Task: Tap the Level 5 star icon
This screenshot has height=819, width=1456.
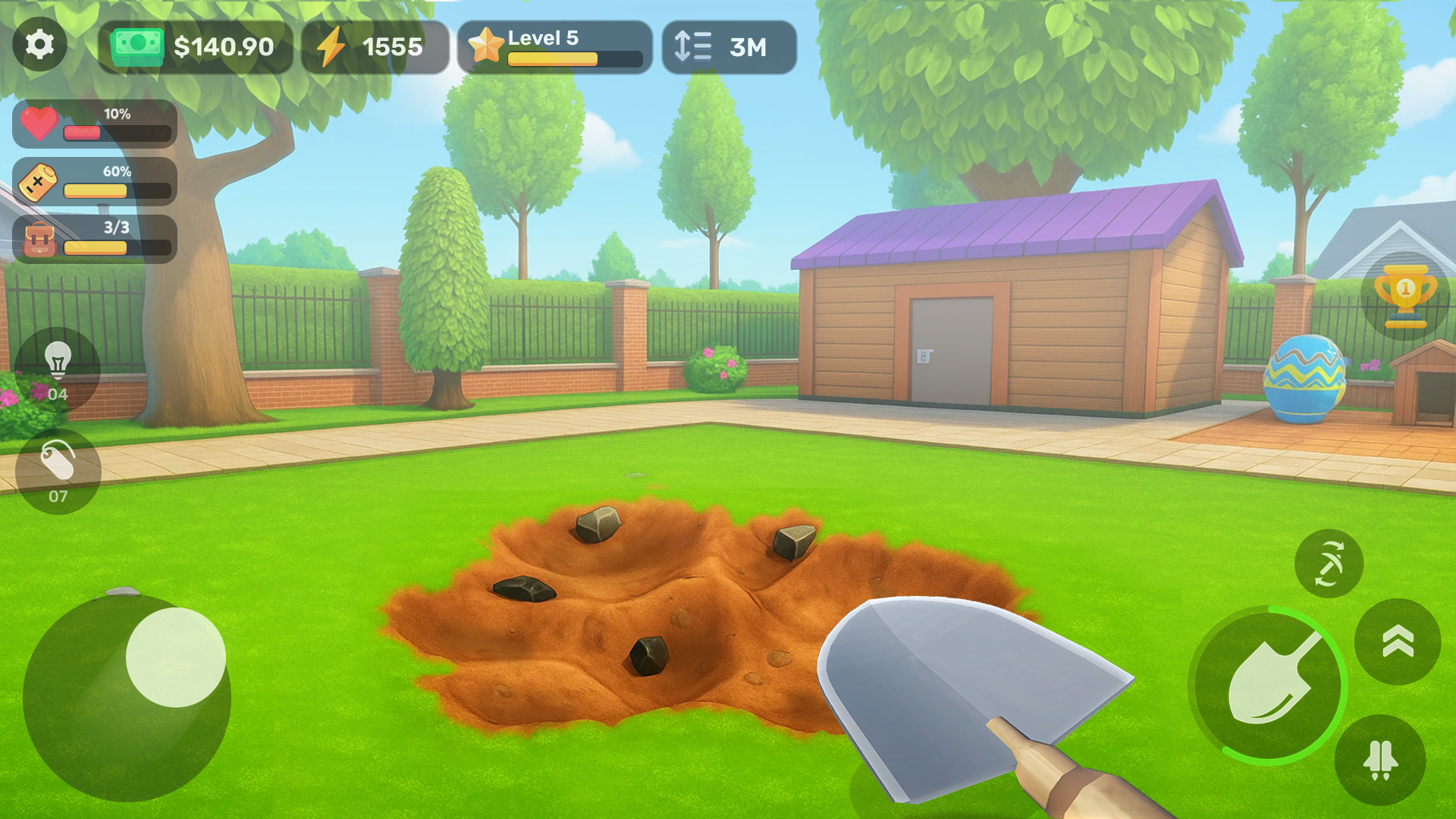Action: [x=488, y=45]
